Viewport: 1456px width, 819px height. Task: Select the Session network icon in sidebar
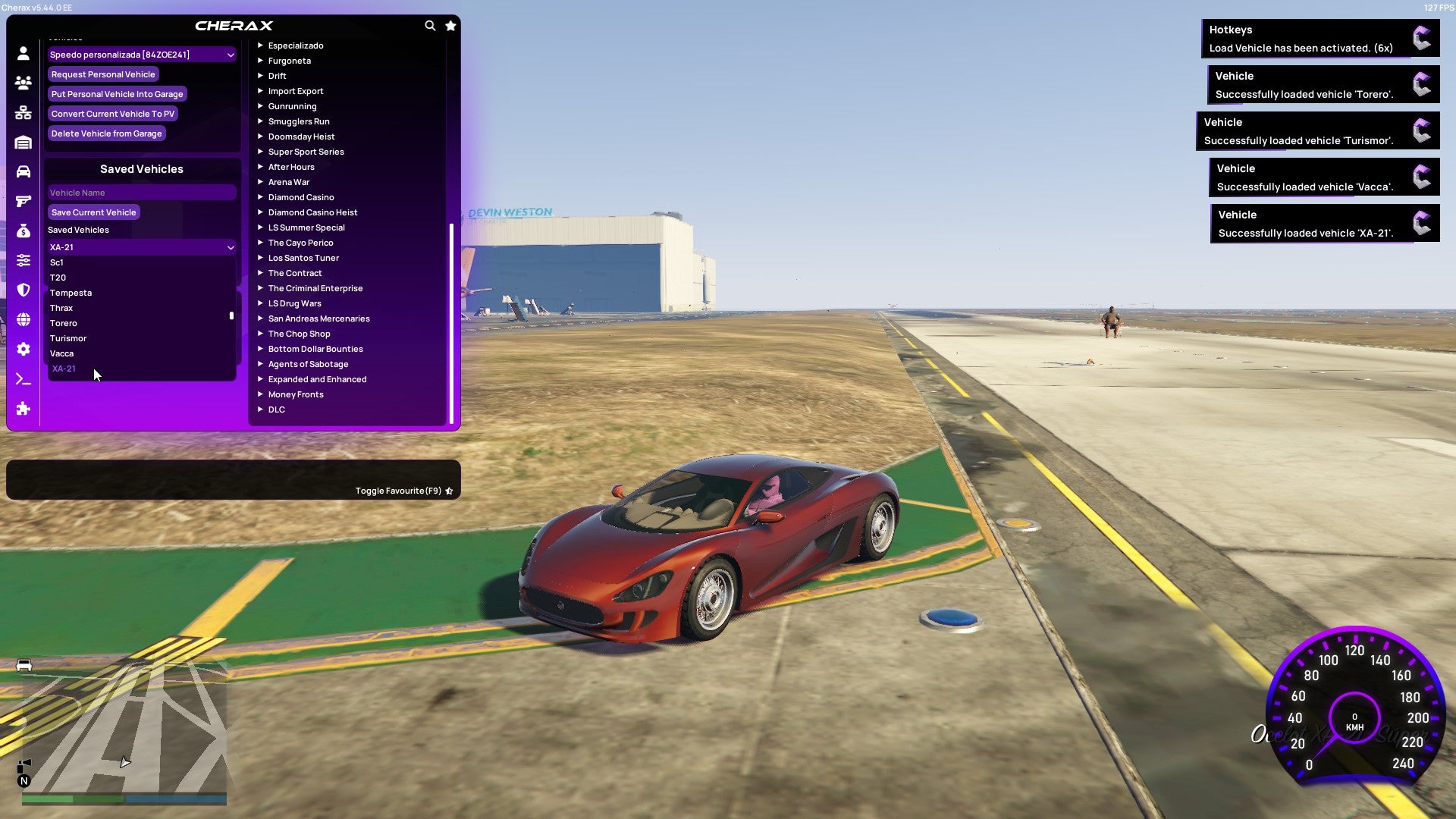click(23, 112)
